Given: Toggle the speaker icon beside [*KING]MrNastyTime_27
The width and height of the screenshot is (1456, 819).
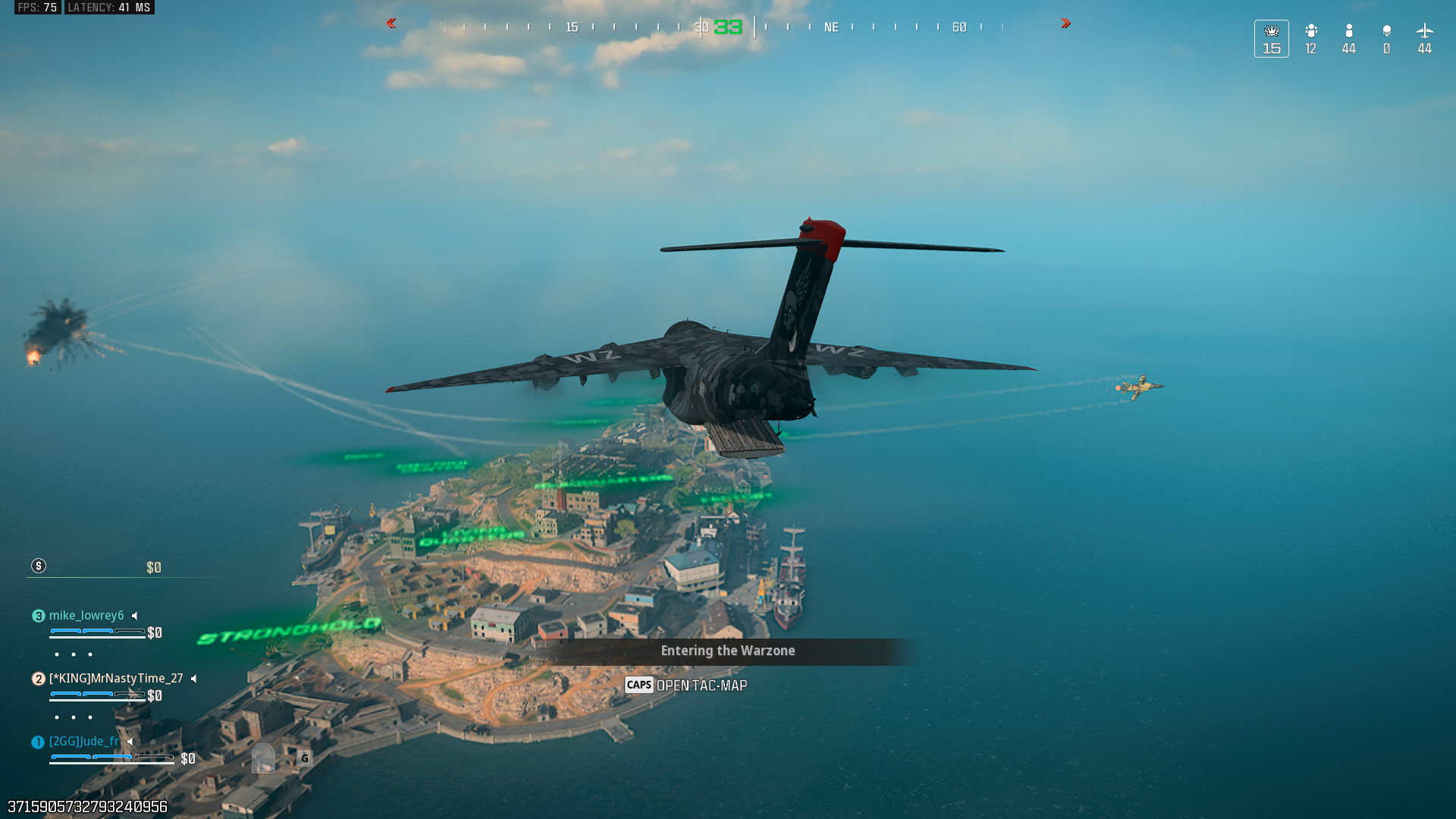Looking at the screenshot, I should pos(194,679).
